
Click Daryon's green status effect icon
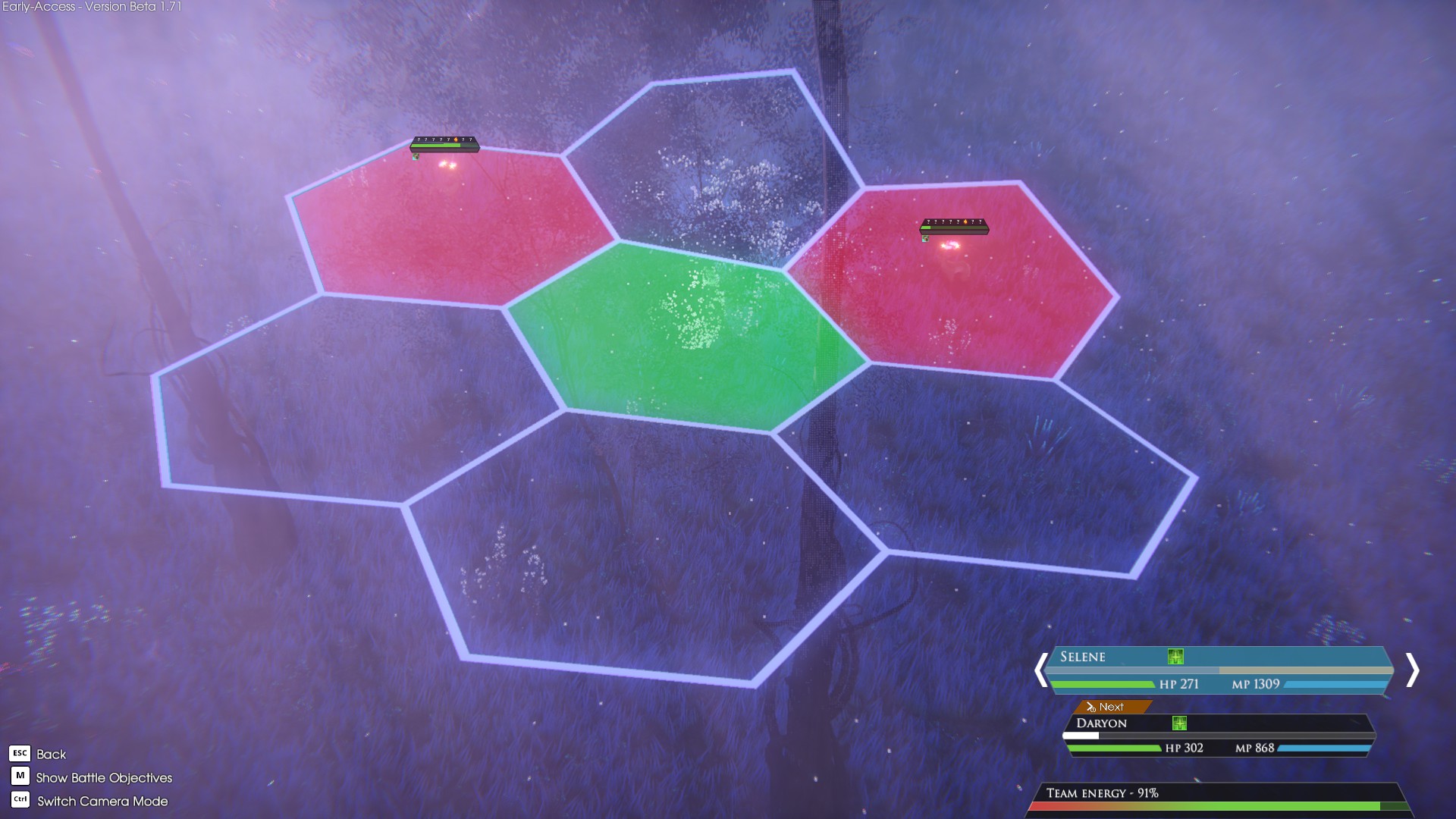(x=1179, y=723)
